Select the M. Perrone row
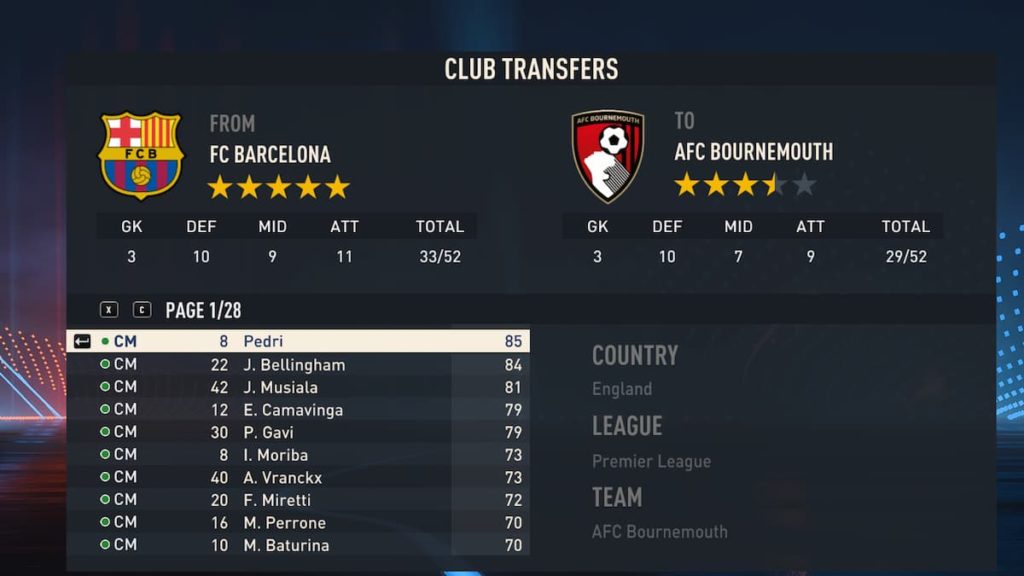1024x576 pixels. tap(300, 522)
